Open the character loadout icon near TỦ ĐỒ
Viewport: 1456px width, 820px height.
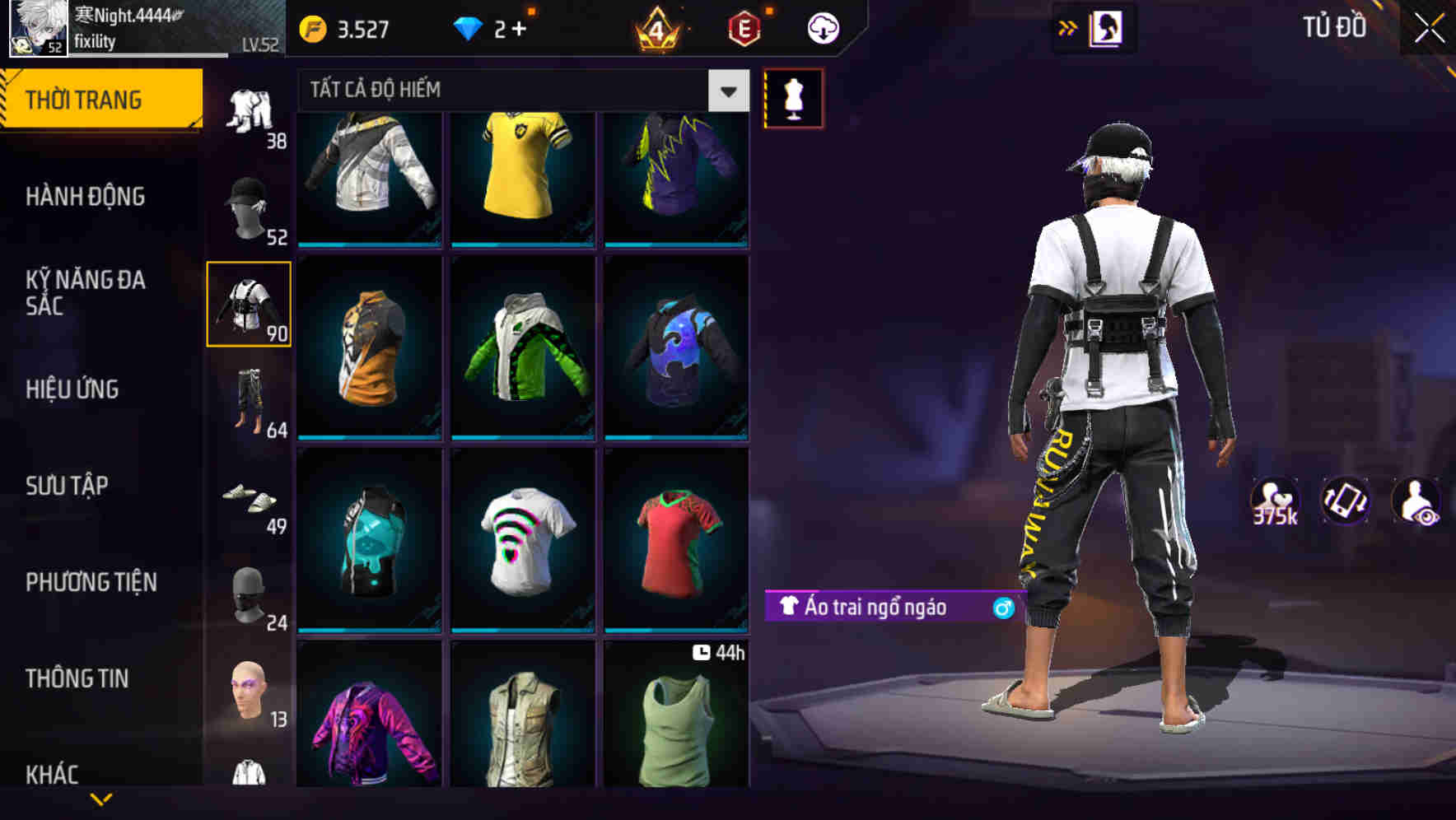(1108, 26)
